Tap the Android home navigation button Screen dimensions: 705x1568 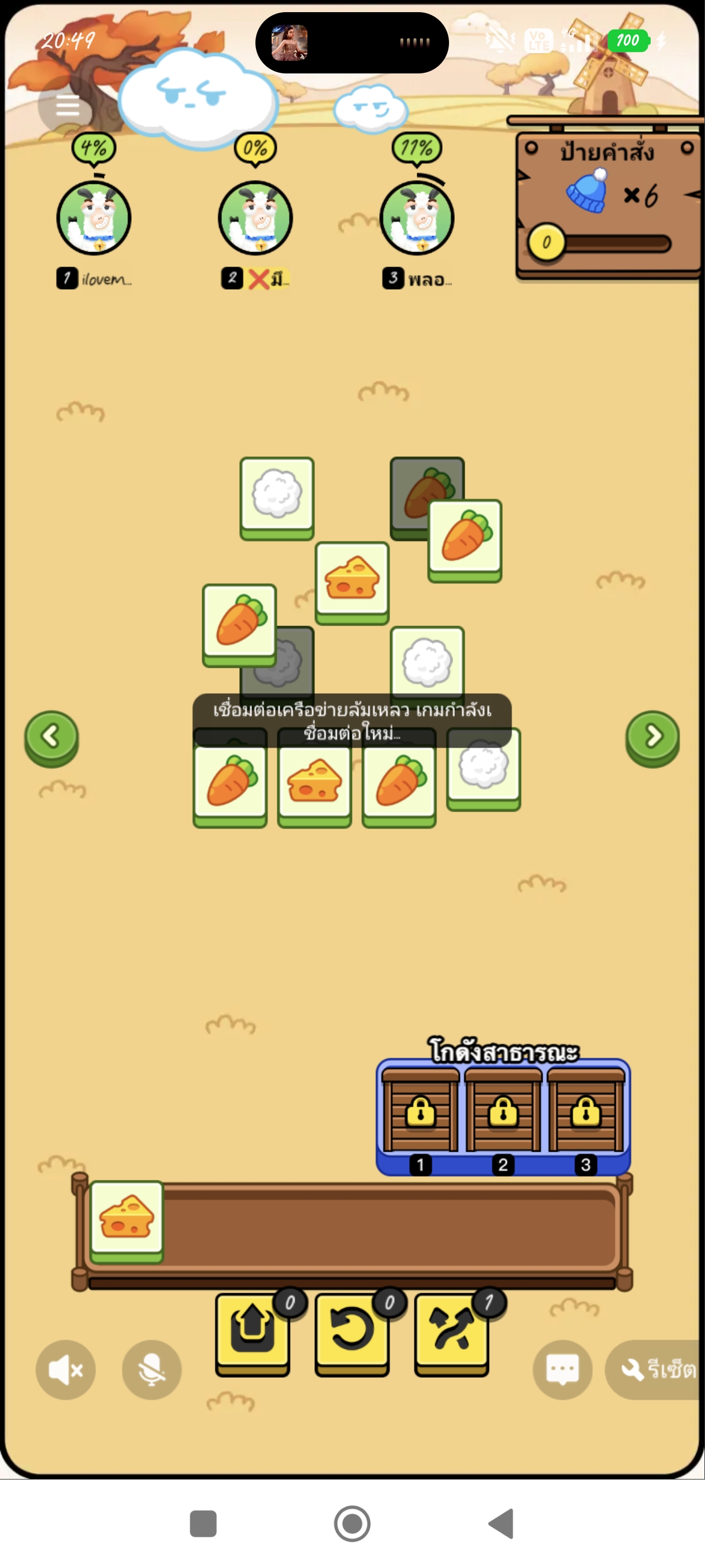(x=352, y=1523)
